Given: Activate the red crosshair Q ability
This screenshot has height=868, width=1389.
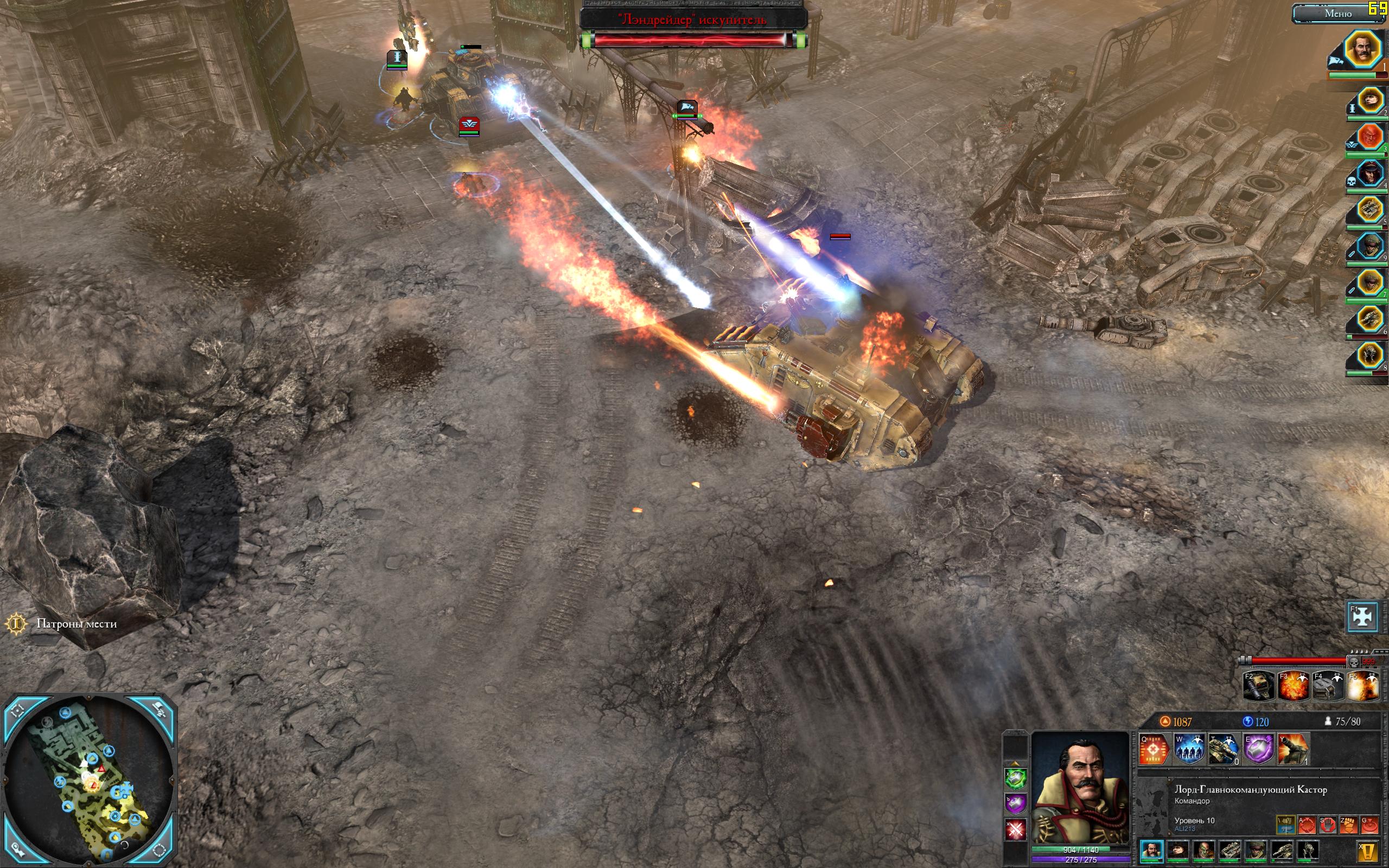Looking at the screenshot, I should (1154, 749).
